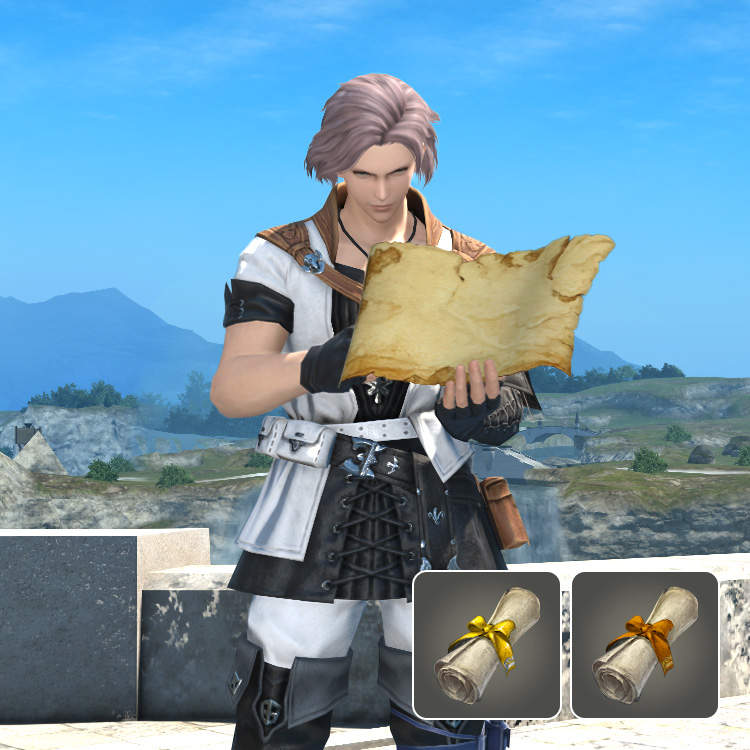Select the scroll tied with yellow ribbon
The image size is (750, 750).
coord(487,645)
